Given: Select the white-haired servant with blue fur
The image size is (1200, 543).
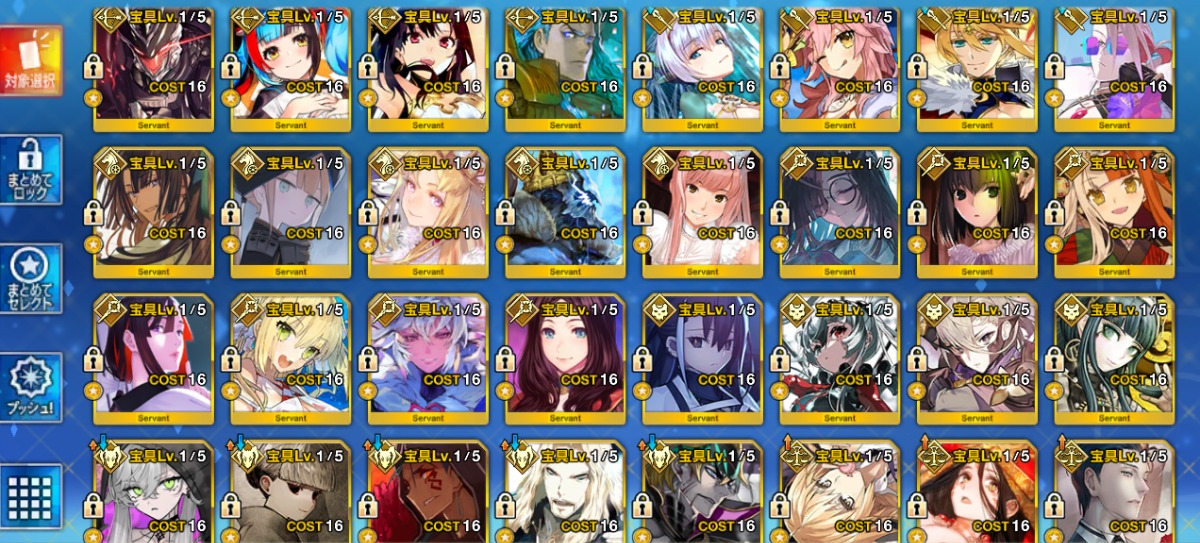Looking at the screenshot, I should click(x=428, y=358).
